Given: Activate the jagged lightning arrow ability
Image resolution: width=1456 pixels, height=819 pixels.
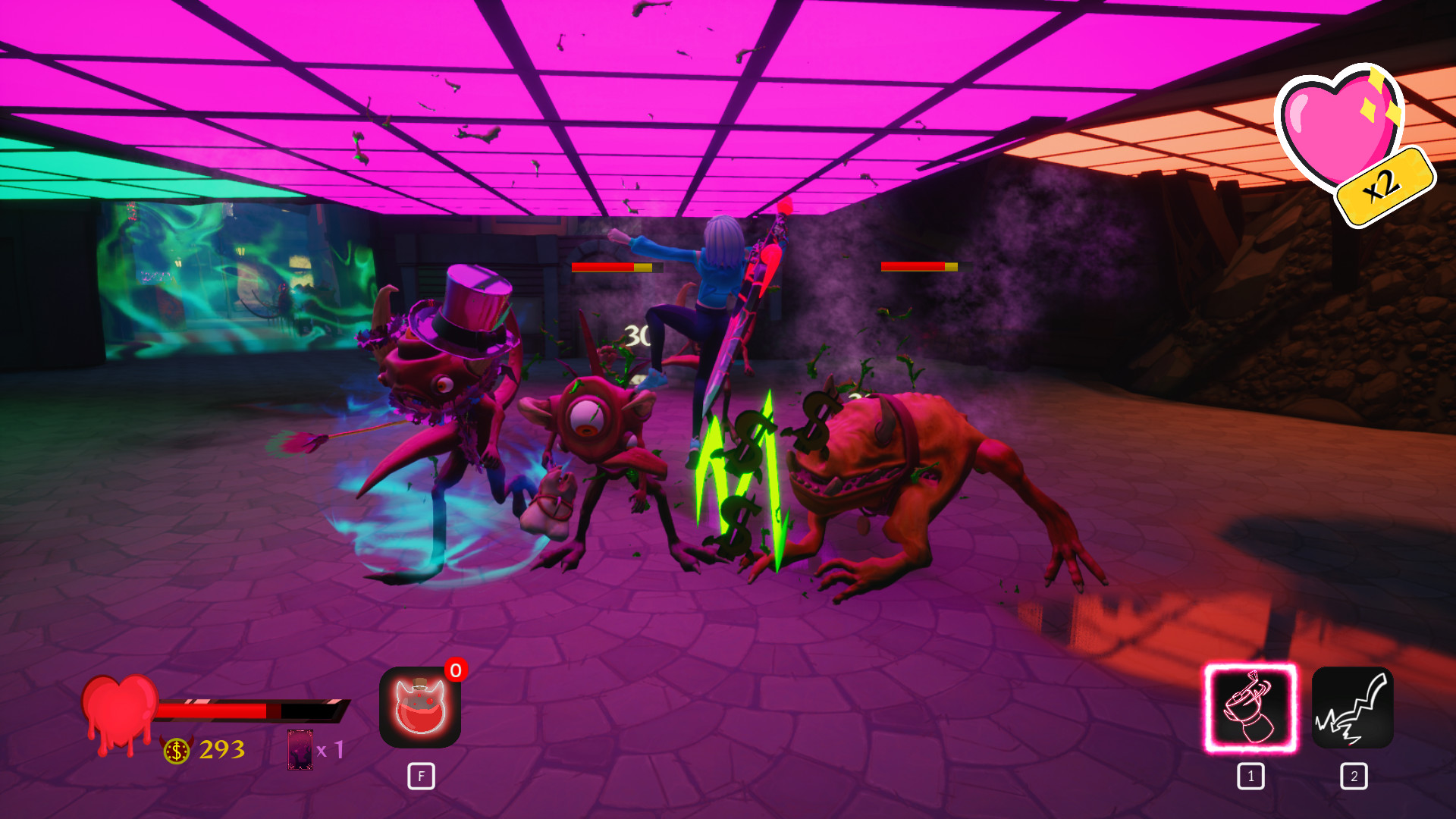Looking at the screenshot, I should pos(1352,708).
